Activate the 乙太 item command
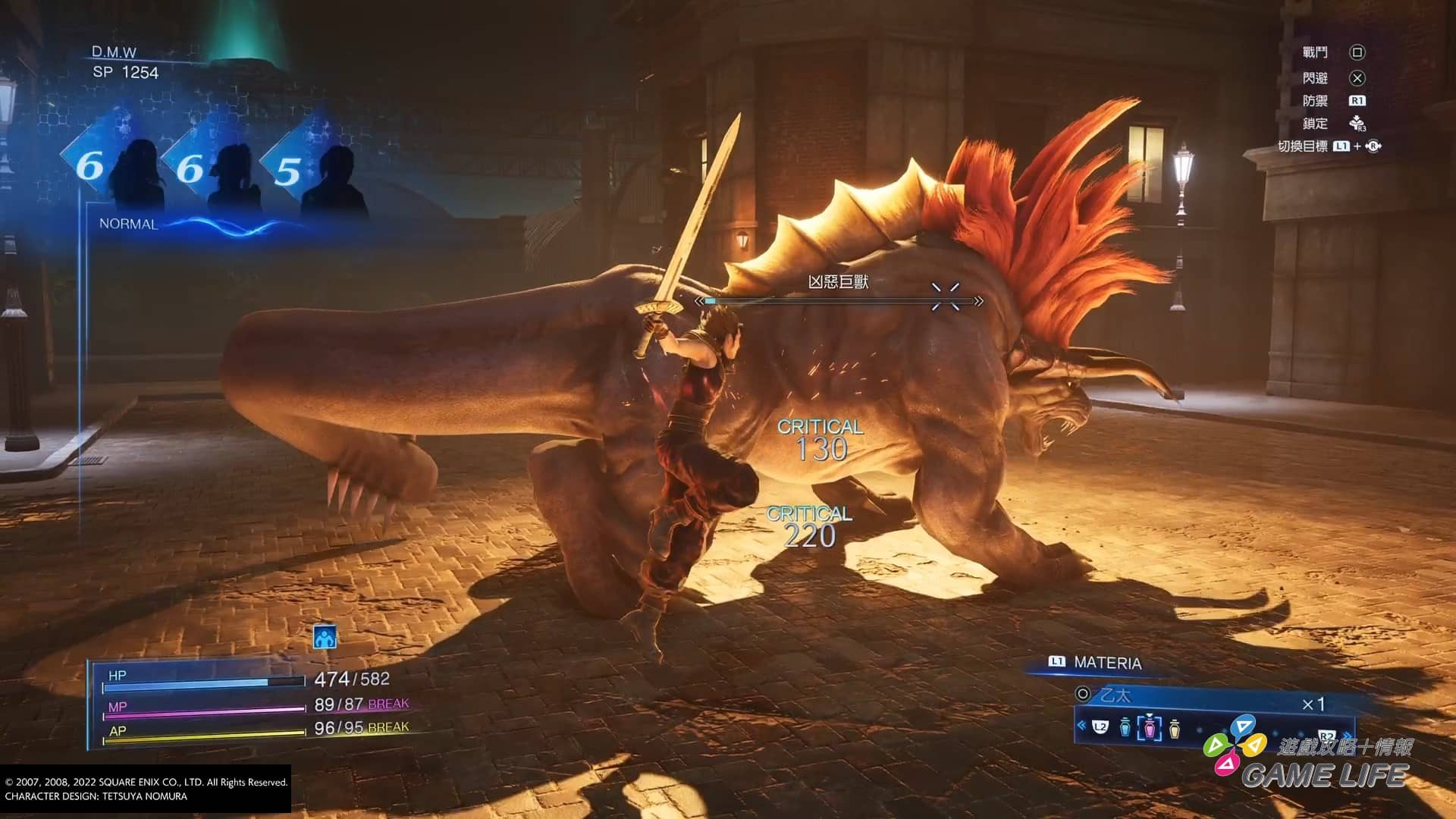Viewport: 1456px width, 819px height. pos(1115,695)
